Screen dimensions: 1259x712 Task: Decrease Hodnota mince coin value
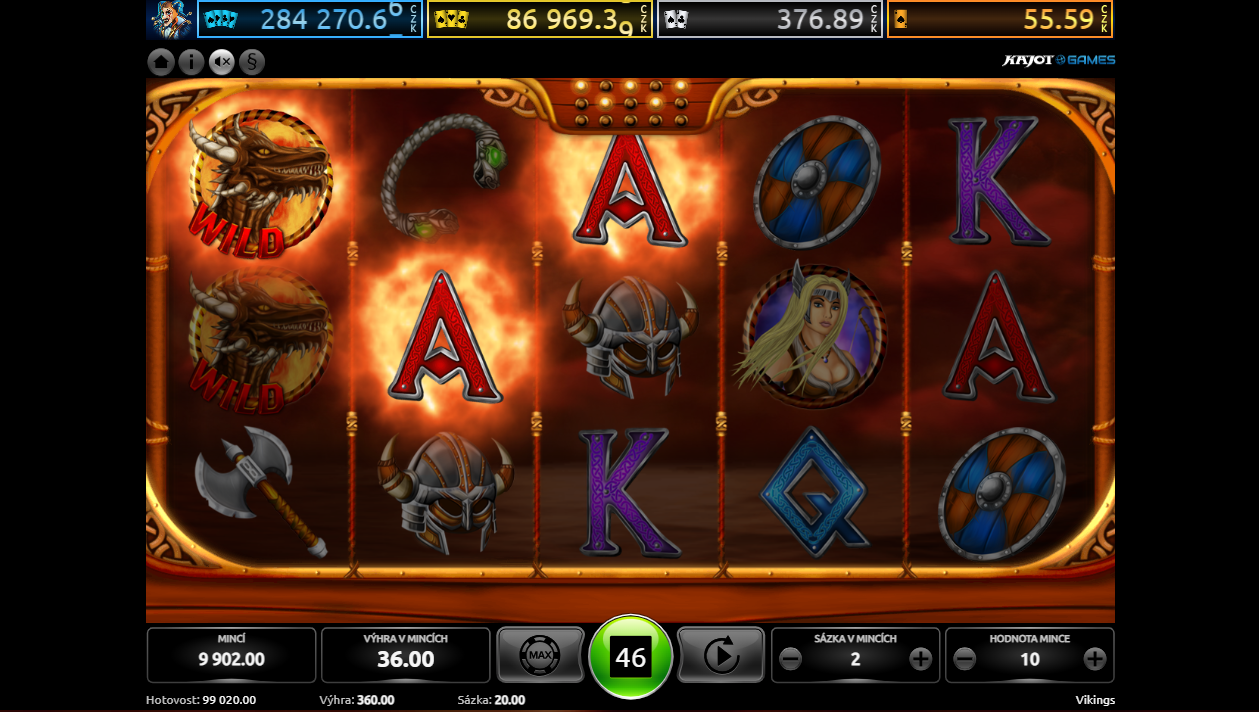[x=964, y=659]
